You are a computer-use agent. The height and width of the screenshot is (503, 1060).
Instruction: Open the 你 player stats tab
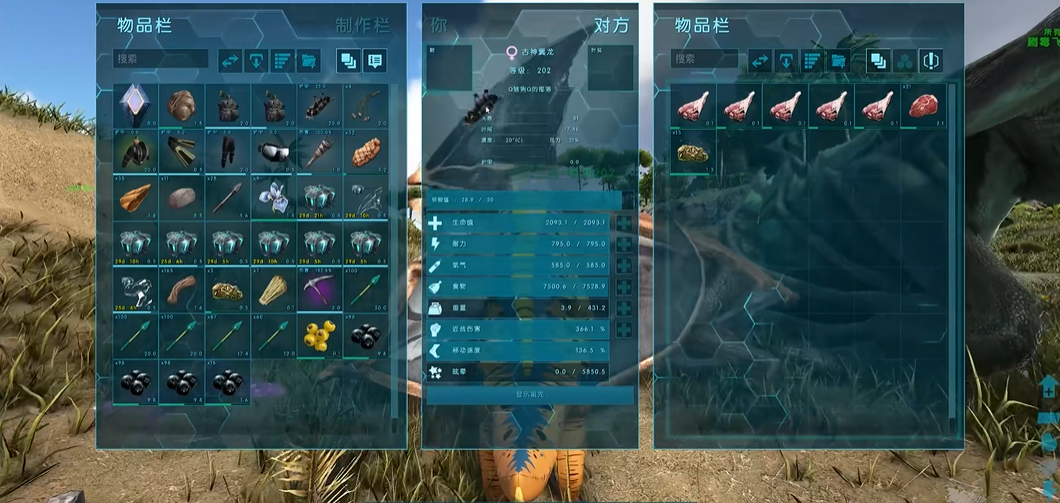coord(439,25)
